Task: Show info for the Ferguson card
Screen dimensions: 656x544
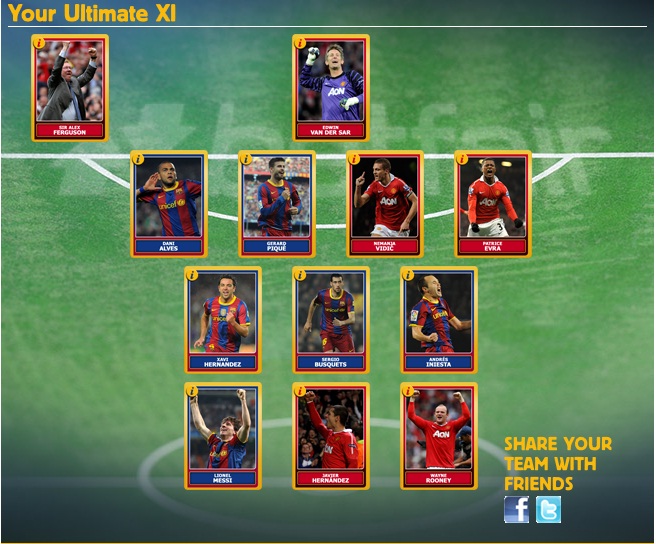Action: click(x=39, y=42)
